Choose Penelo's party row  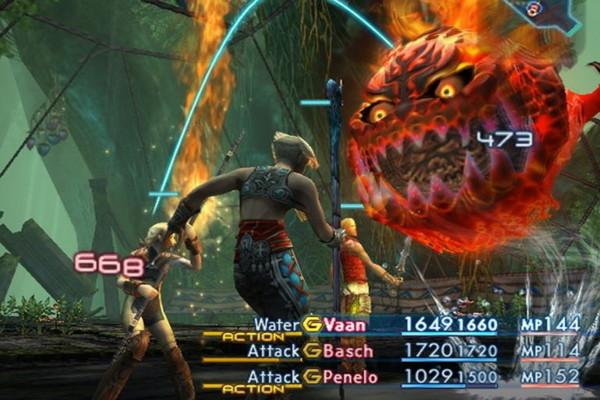pos(353,377)
